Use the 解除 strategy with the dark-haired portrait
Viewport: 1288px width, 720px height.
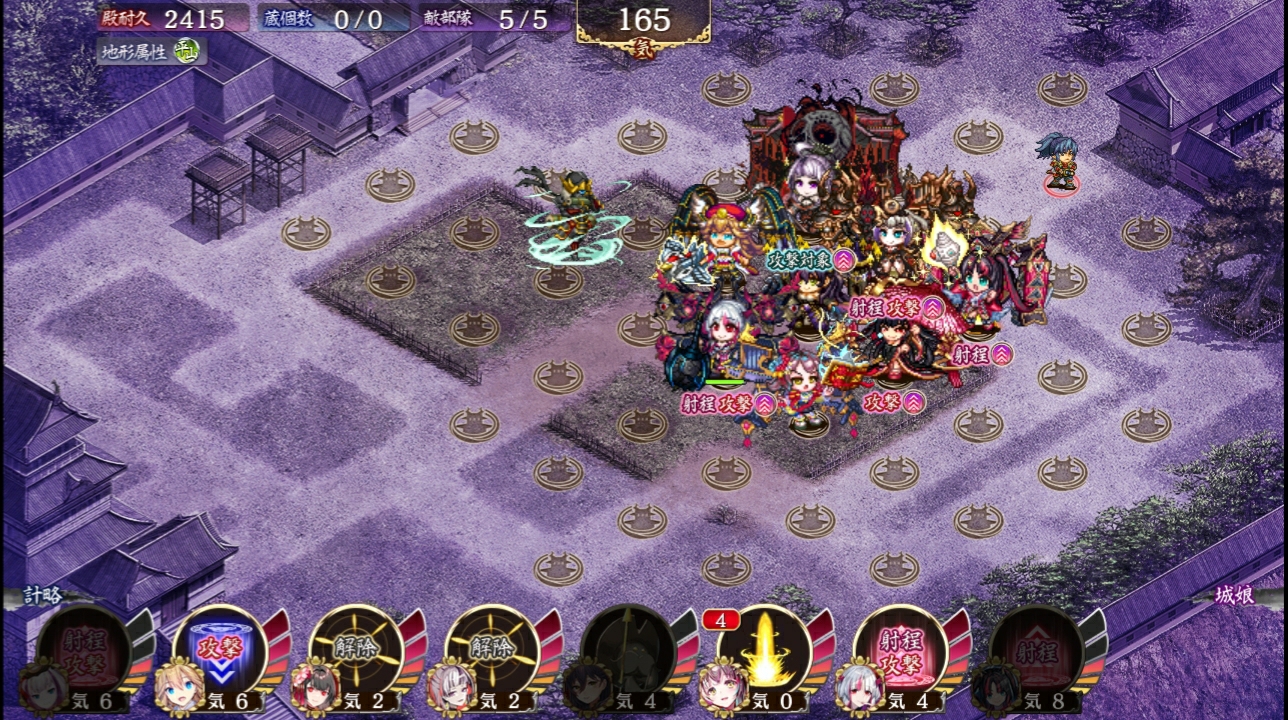pyautogui.click(x=356, y=650)
